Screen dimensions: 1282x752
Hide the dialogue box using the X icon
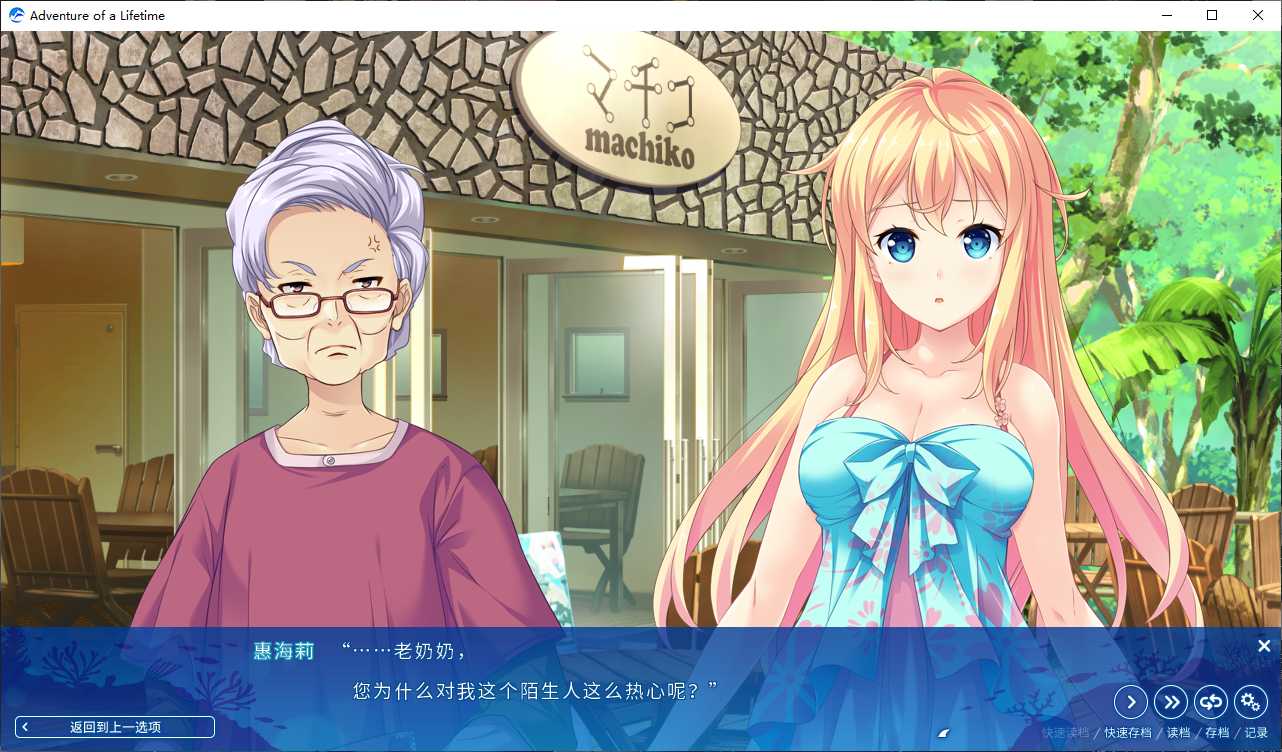1264,646
